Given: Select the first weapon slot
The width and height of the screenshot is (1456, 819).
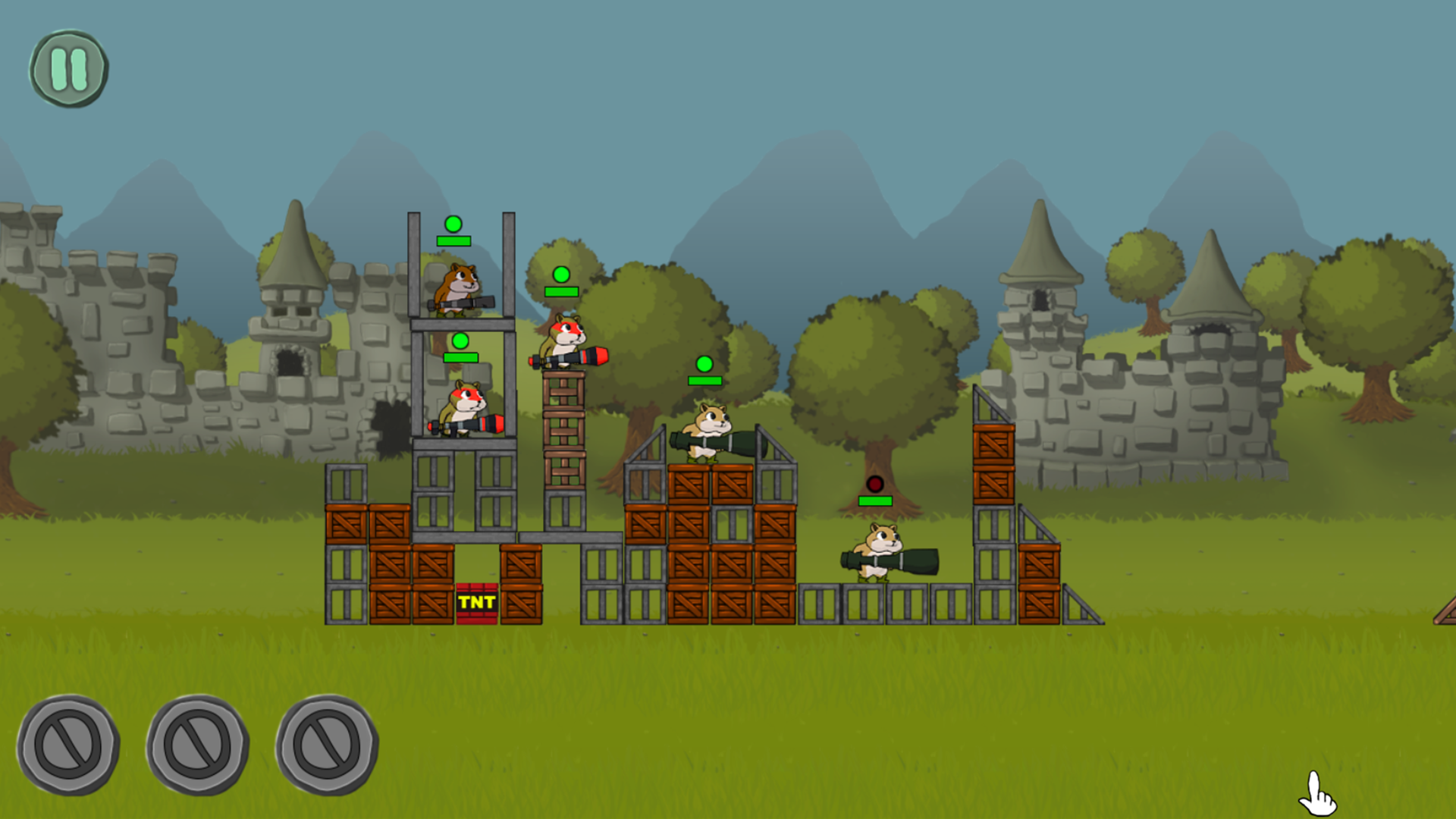Looking at the screenshot, I should [68, 746].
